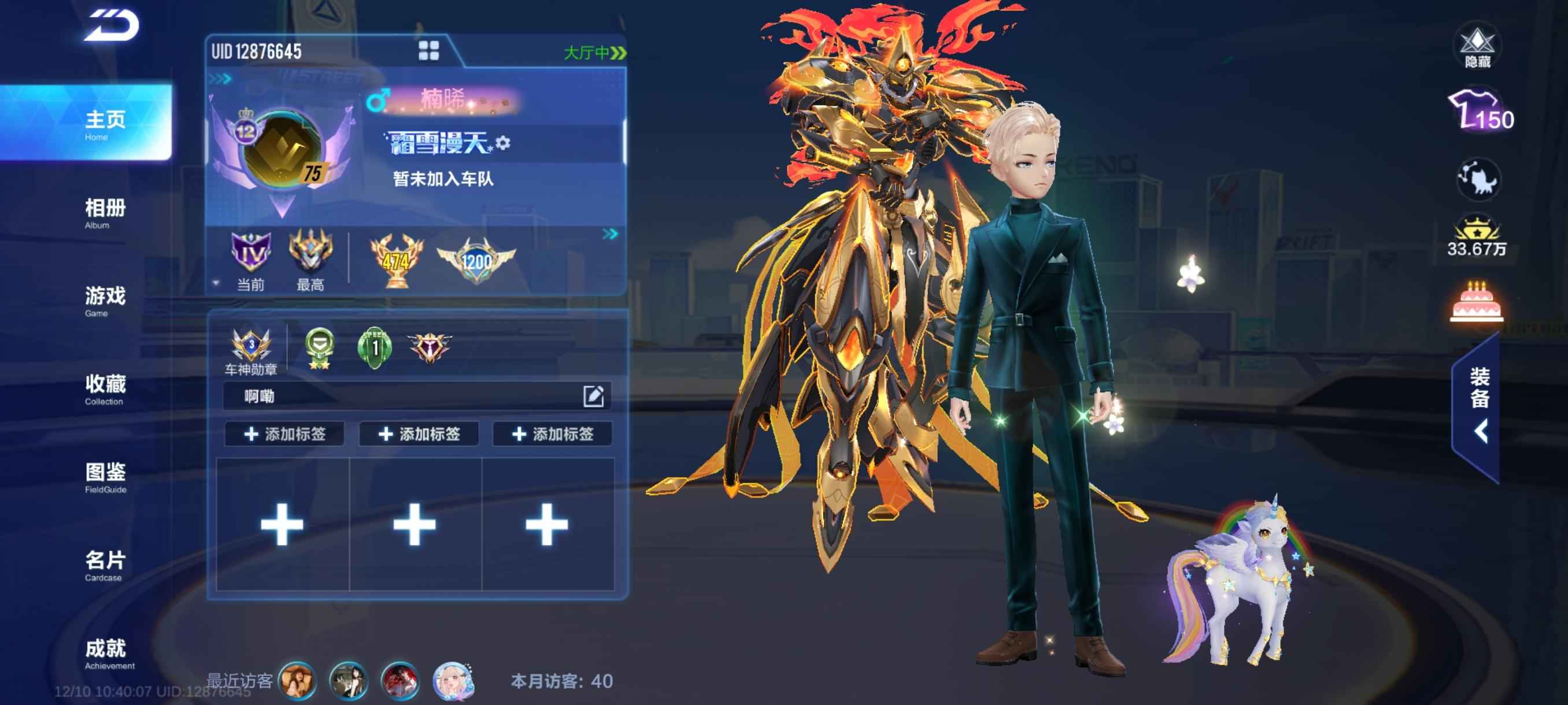Click the level 75 profile avatar
The height and width of the screenshot is (705, 1568).
point(282,149)
